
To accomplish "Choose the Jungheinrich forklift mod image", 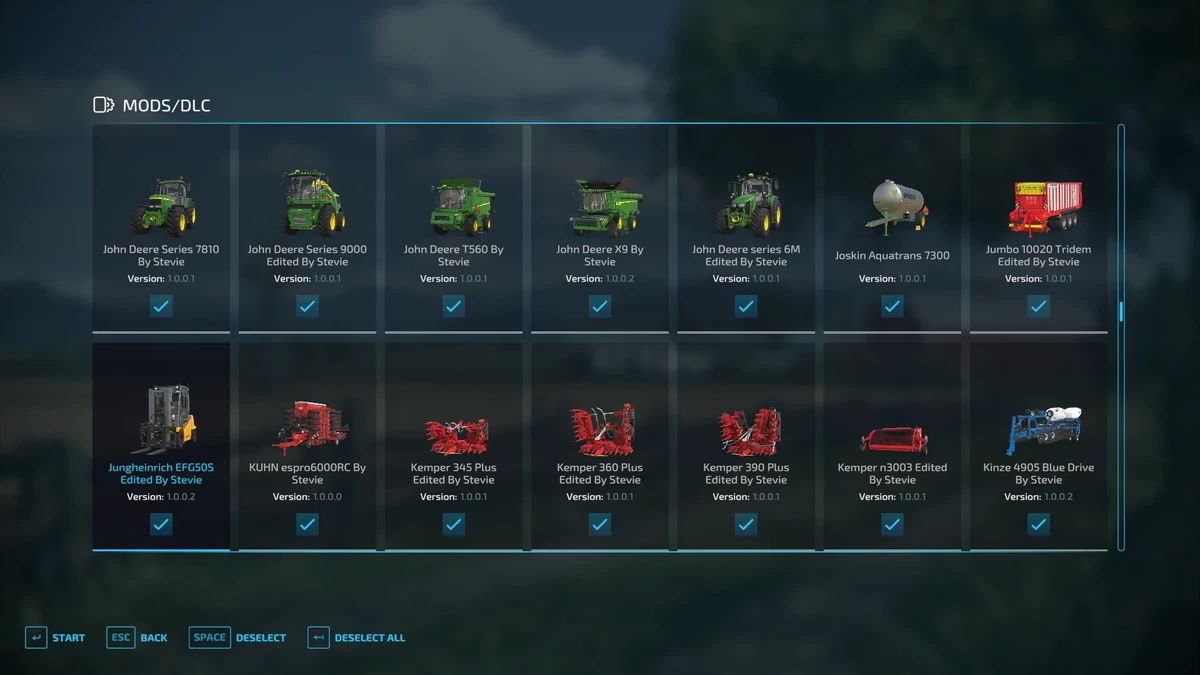I will pyautogui.click(x=163, y=419).
